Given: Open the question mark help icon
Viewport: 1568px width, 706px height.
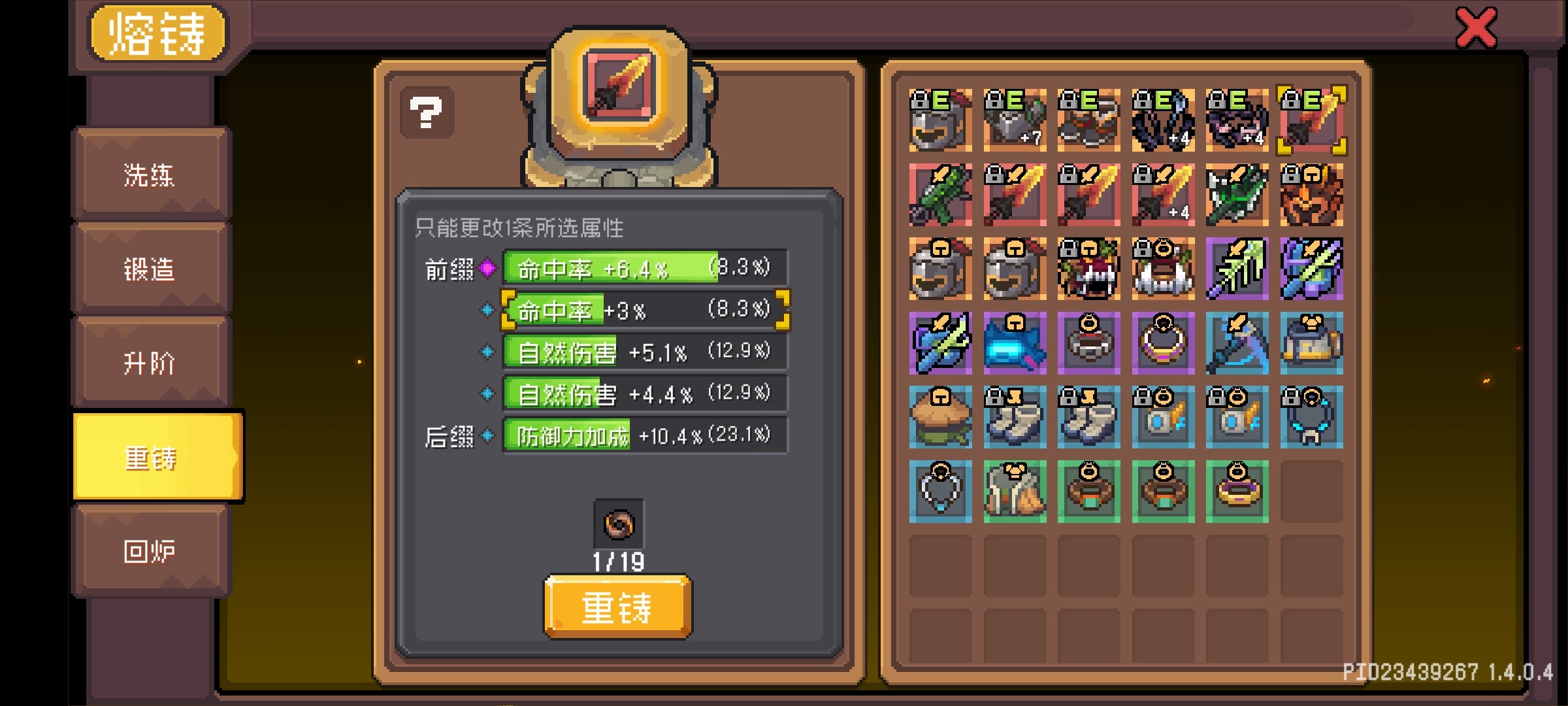Looking at the screenshot, I should (x=426, y=112).
